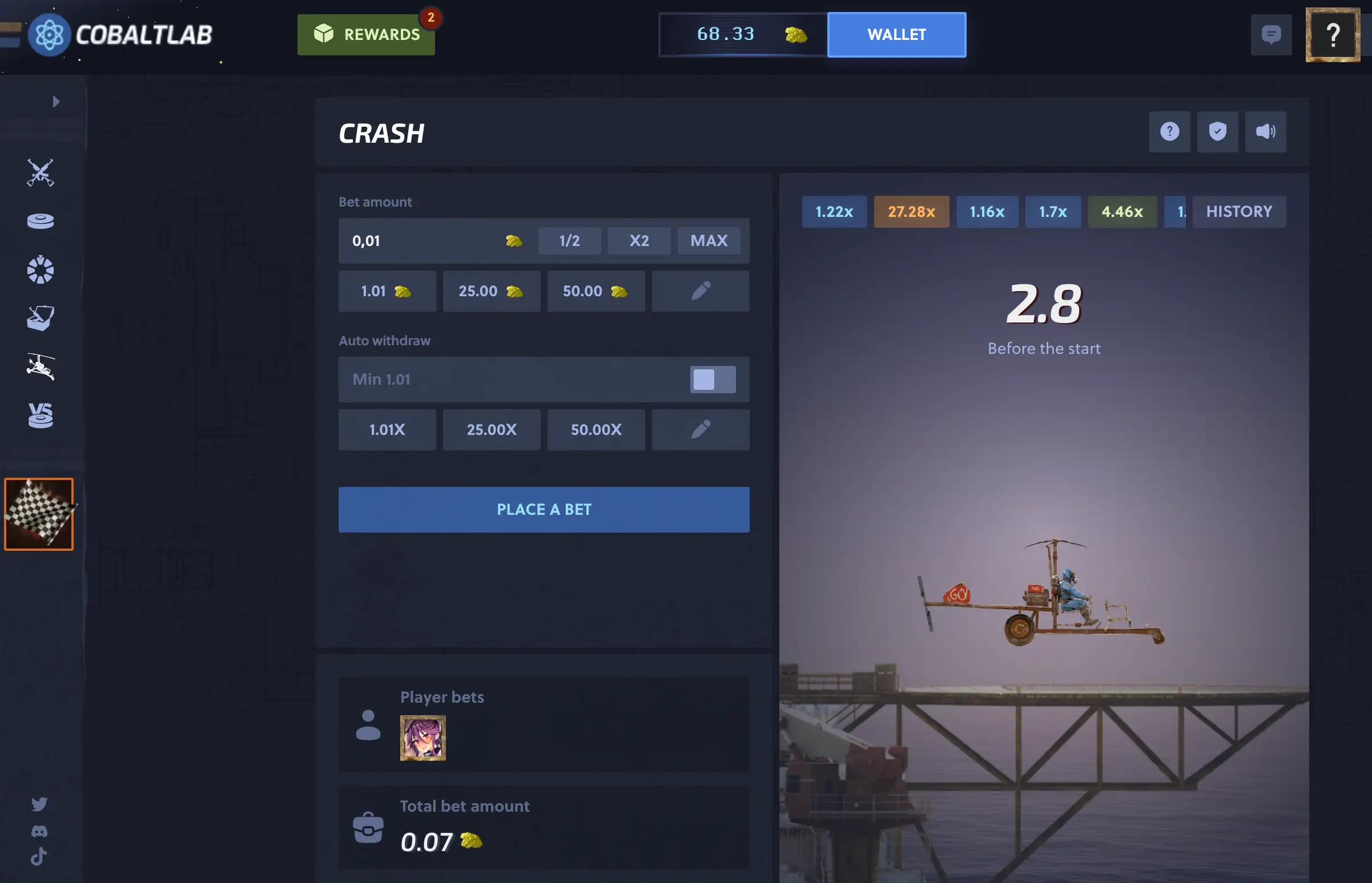This screenshot has width=1372, height=883.
Task: Select the gyrocopter Crash game icon
Action: pyautogui.click(x=41, y=366)
